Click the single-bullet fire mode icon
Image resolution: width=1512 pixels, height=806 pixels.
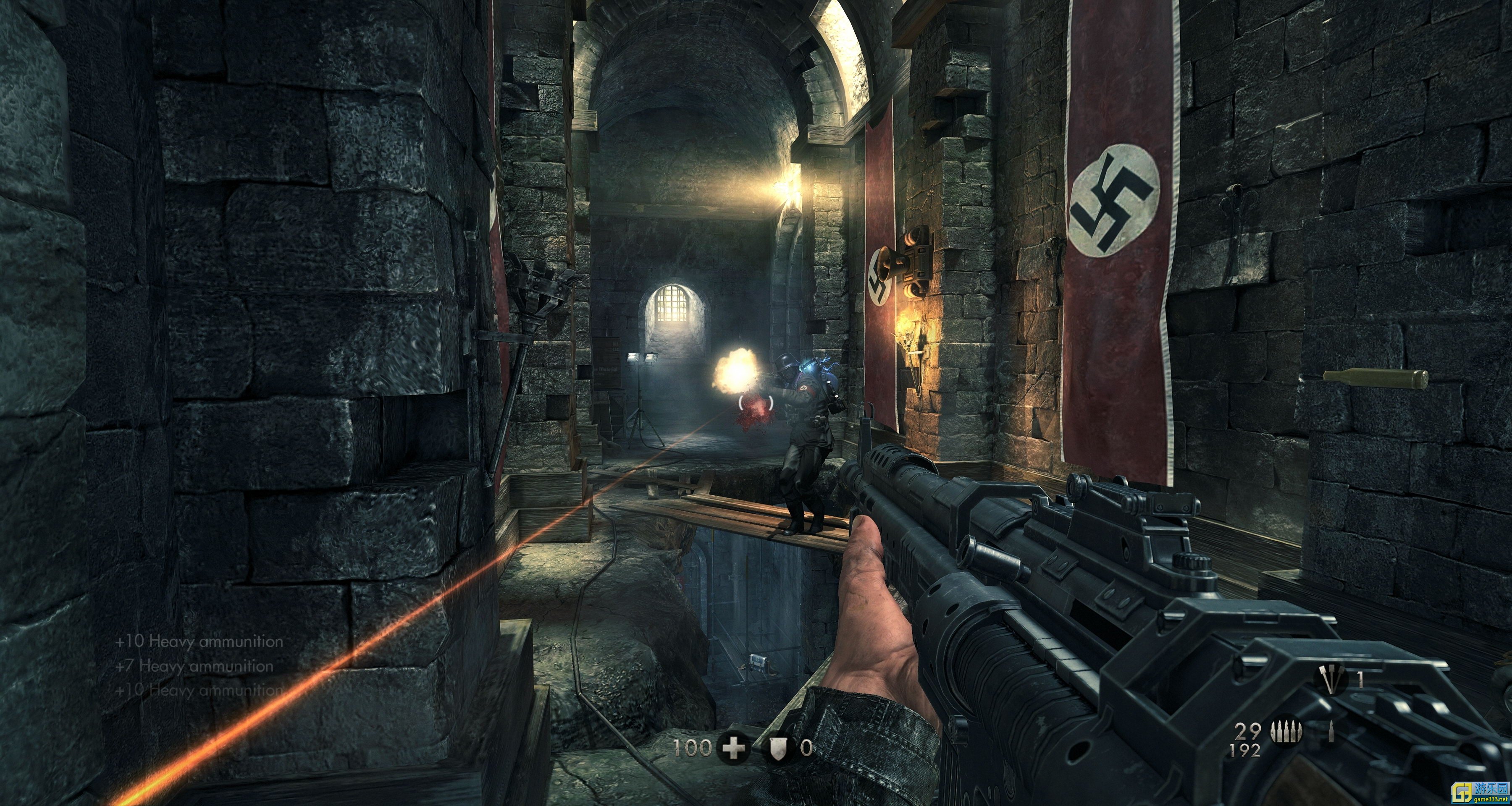click(1331, 732)
